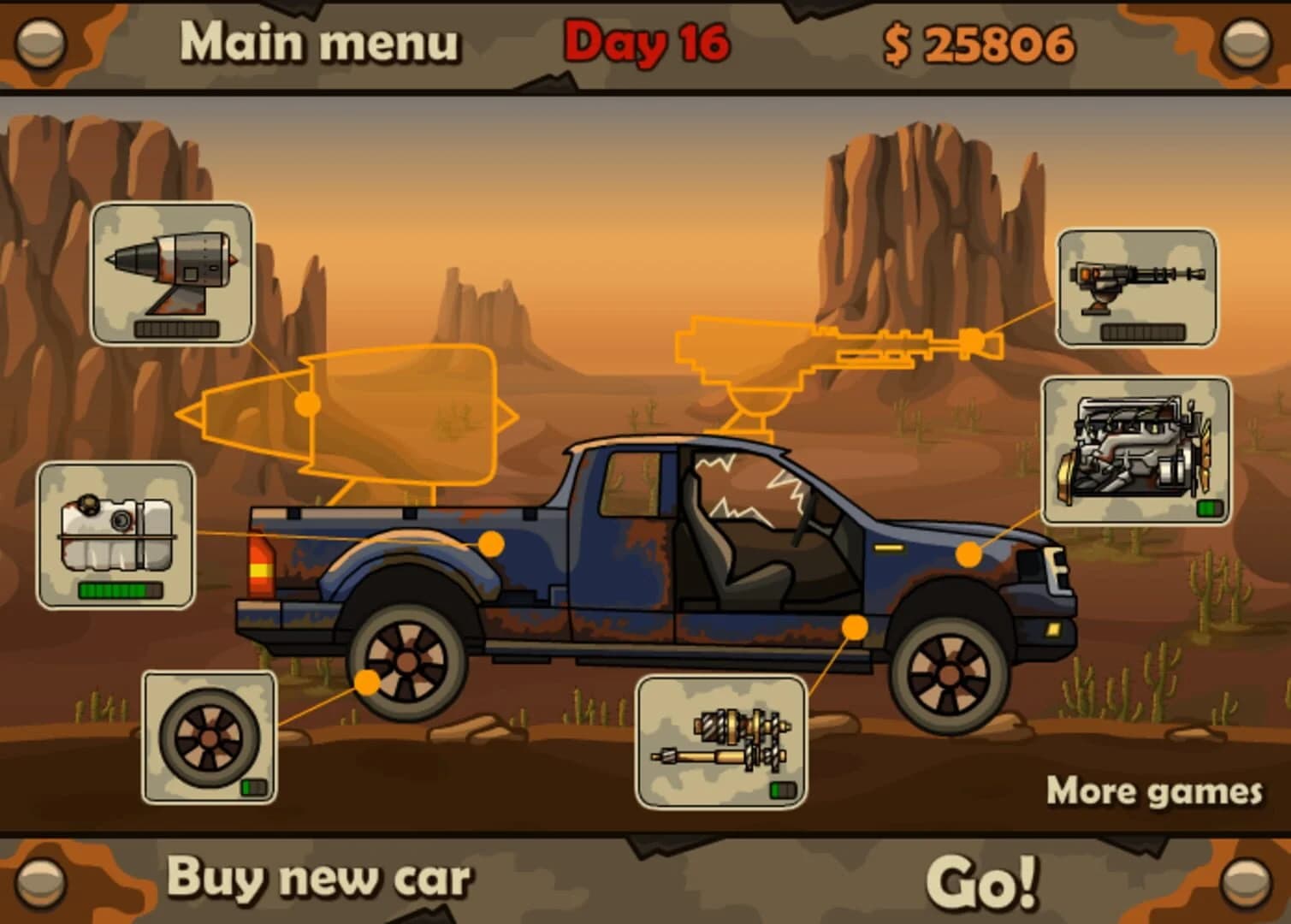This screenshot has width=1291, height=924.
Task: Open the Main menu
Action: (x=321, y=40)
